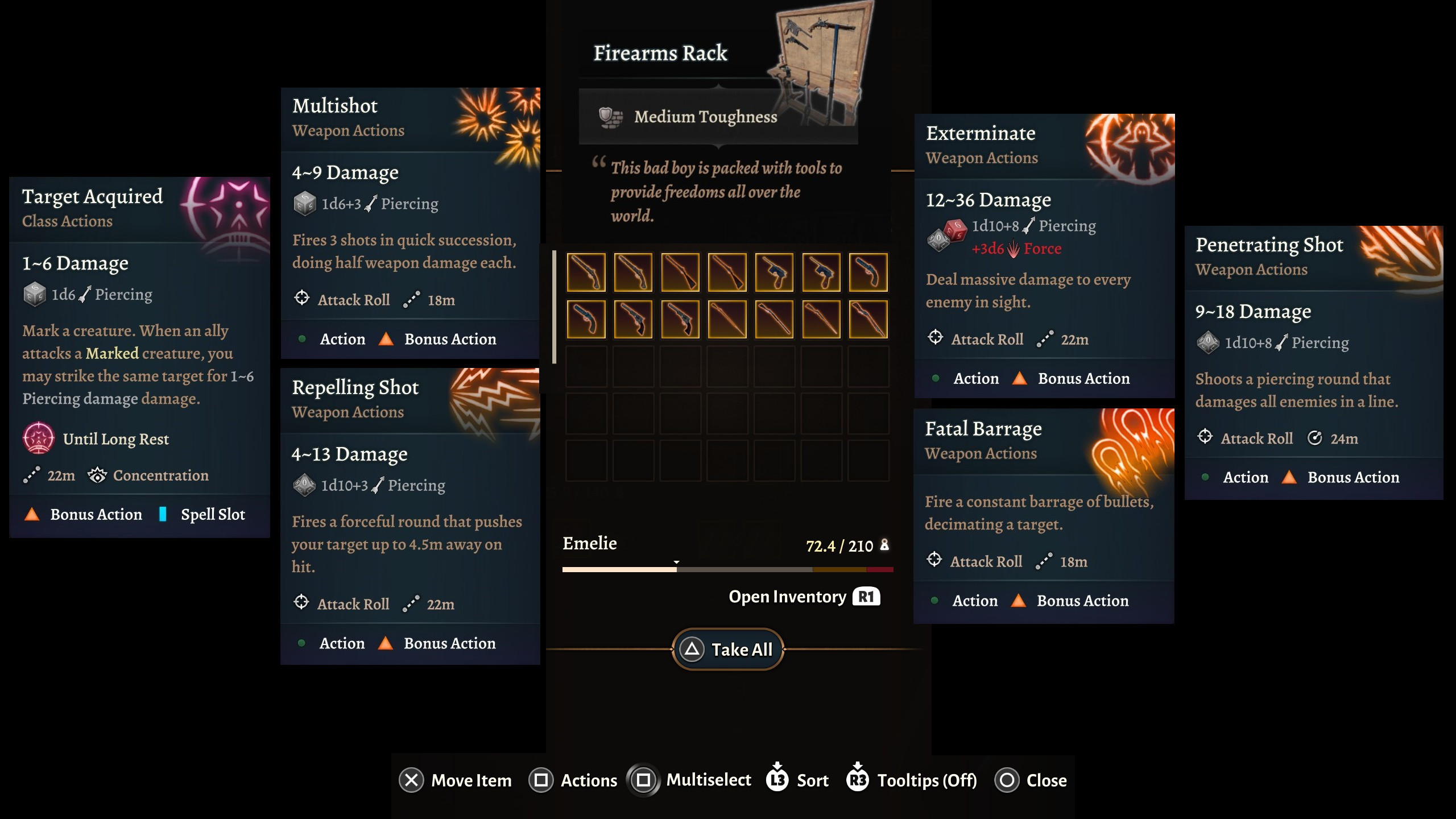The image size is (1456, 819).
Task: Click the Concentration eye icon on Target Acquired
Action: 98,475
